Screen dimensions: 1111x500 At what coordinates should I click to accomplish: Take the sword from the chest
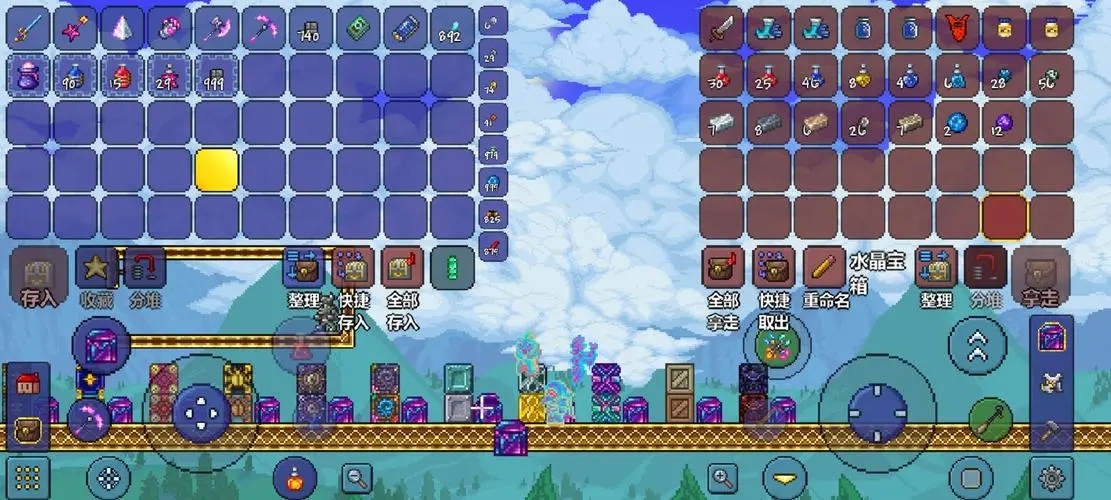point(721,28)
